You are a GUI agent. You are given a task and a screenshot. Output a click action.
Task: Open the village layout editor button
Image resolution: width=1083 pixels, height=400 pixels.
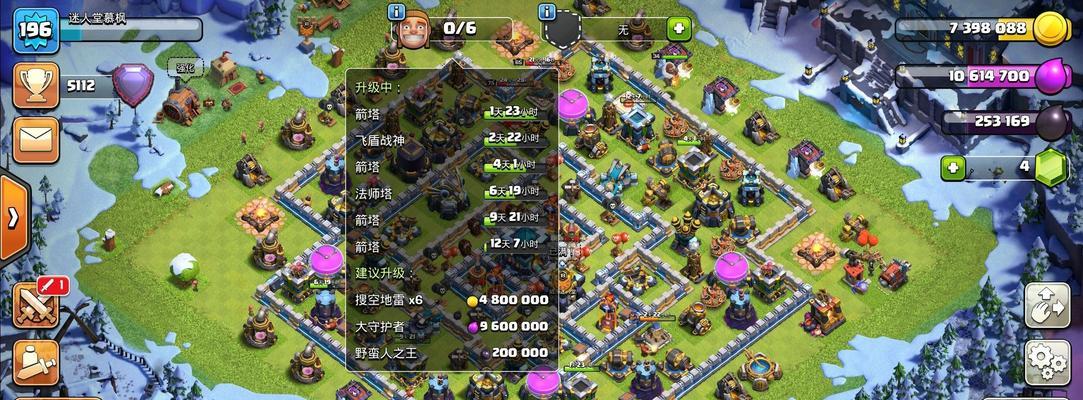tap(1047, 305)
